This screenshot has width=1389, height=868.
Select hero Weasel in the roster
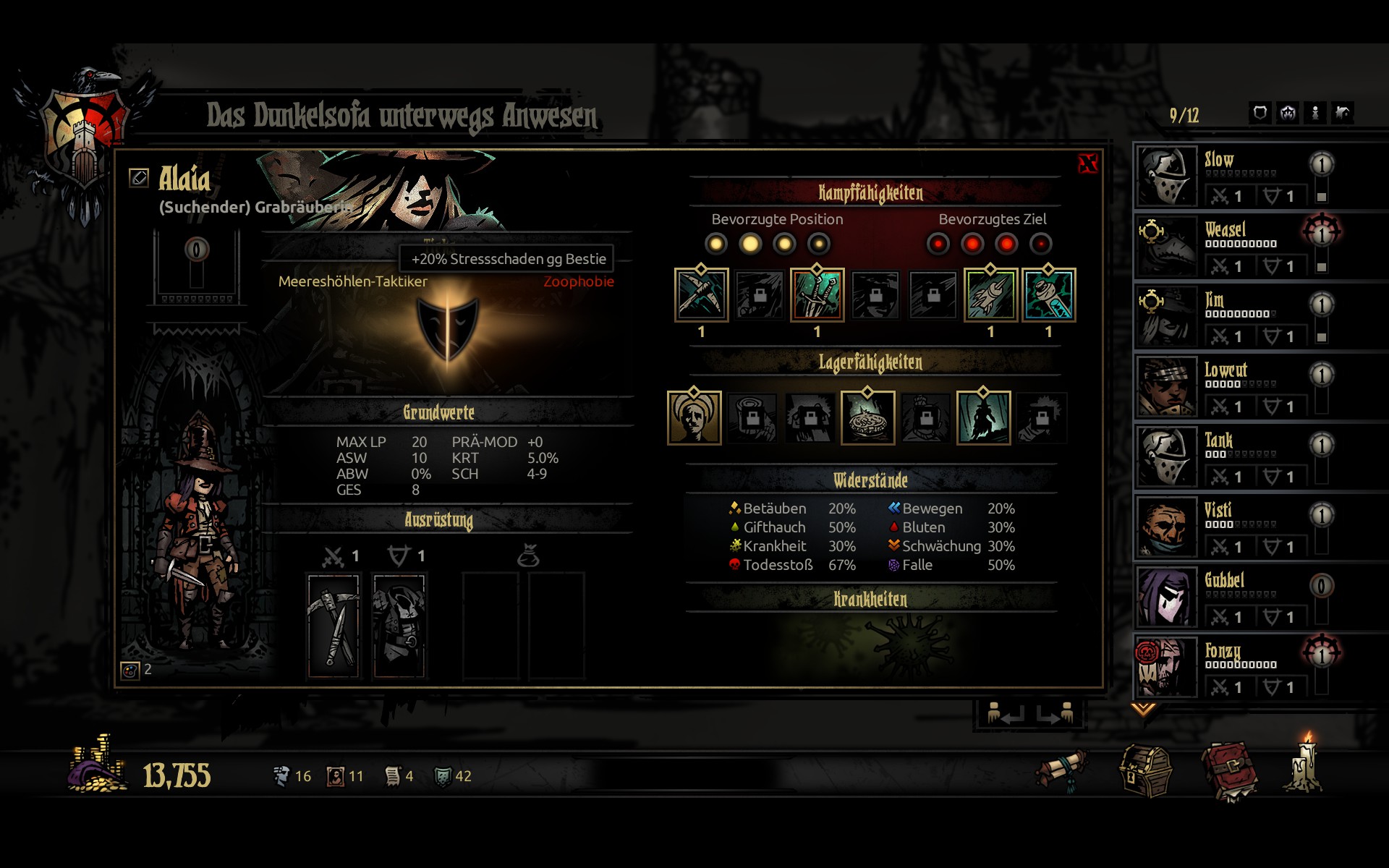point(1230,246)
